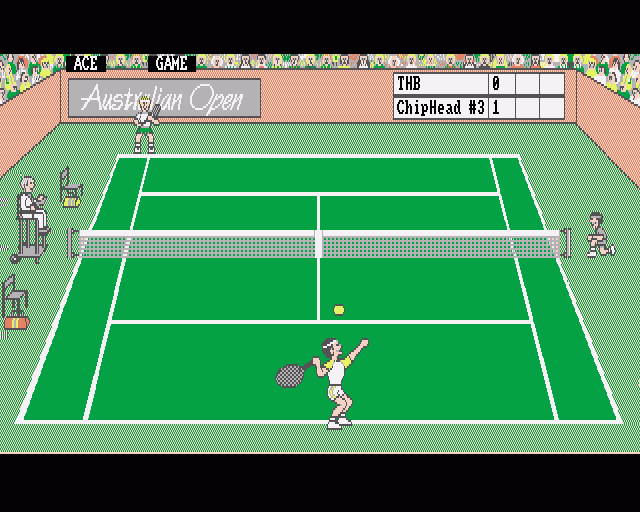Open the GAME menu
Viewport: 640px width, 512px height.
click(171, 63)
